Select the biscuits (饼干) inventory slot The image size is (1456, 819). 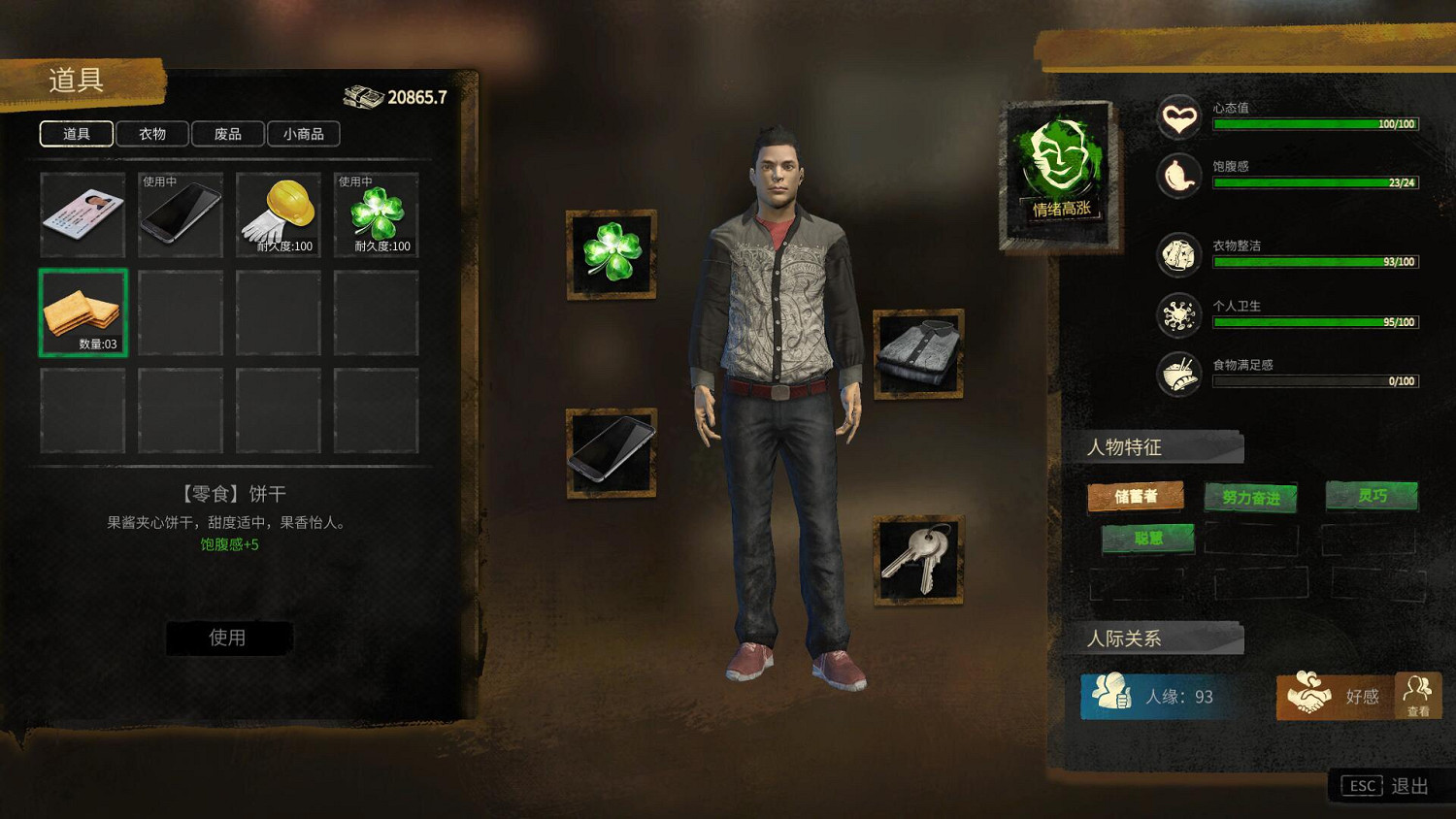click(83, 312)
